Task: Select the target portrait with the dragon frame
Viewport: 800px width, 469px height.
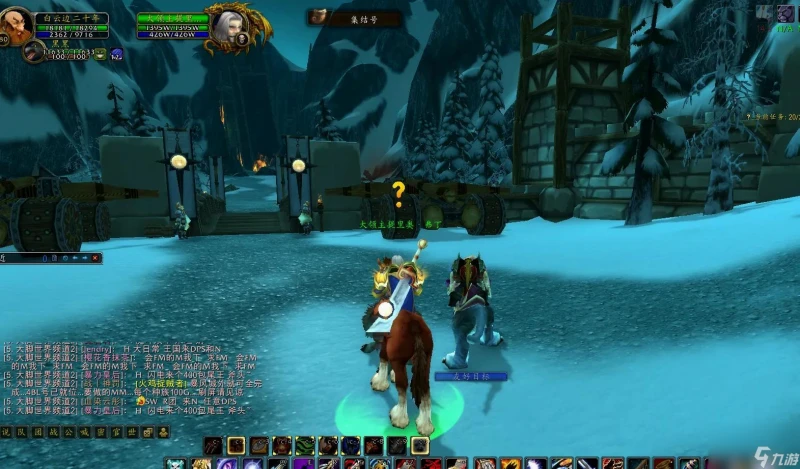Action: pyautogui.click(x=223, y=23)
